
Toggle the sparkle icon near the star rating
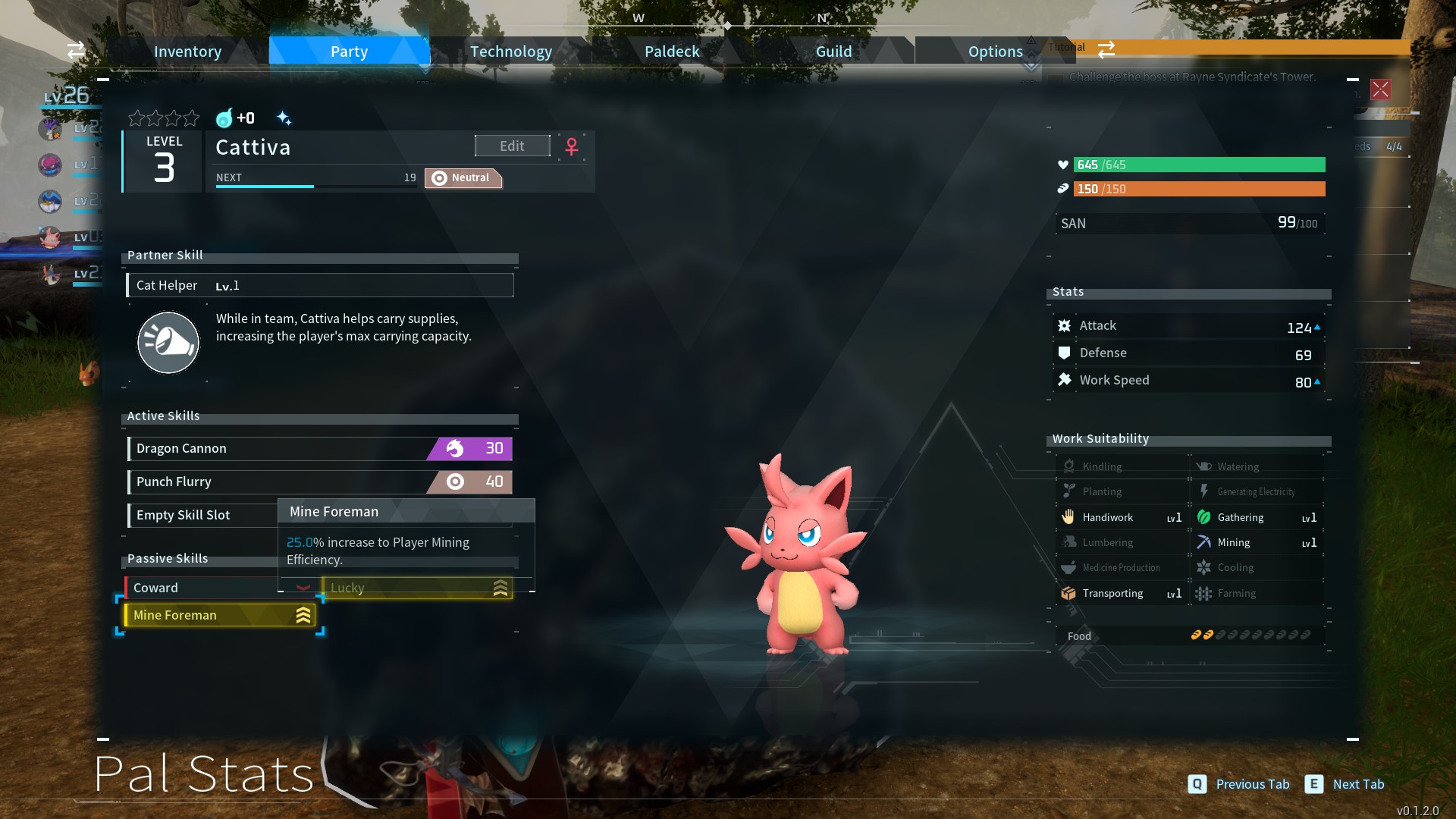pos(284,118)
